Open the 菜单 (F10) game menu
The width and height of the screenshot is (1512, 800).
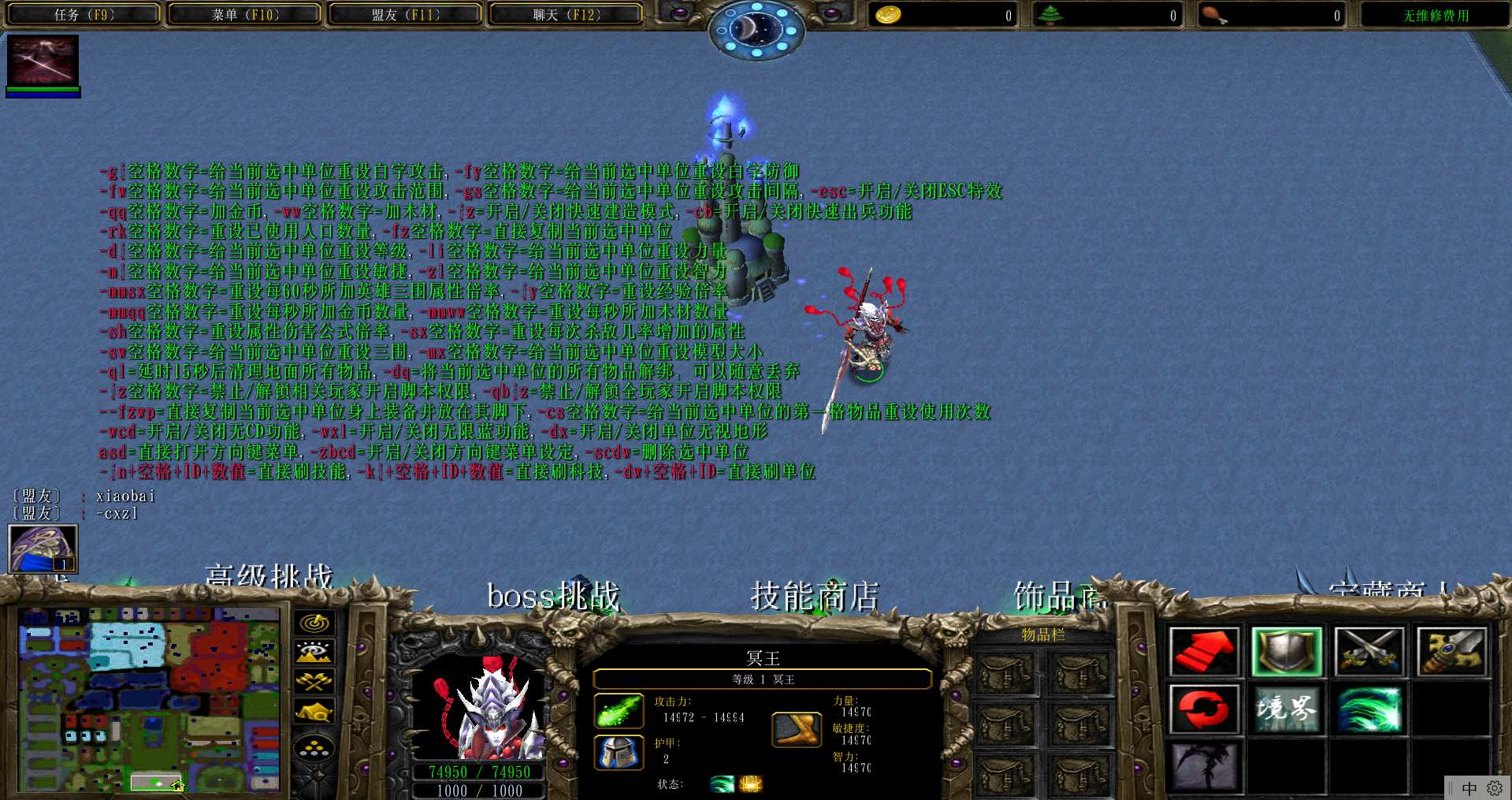[244, 14]
